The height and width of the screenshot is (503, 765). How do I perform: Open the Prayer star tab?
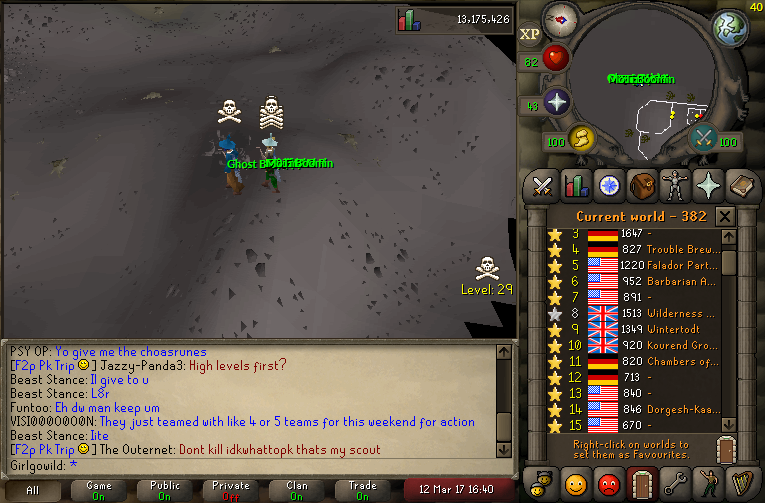[x=707, y=185]
